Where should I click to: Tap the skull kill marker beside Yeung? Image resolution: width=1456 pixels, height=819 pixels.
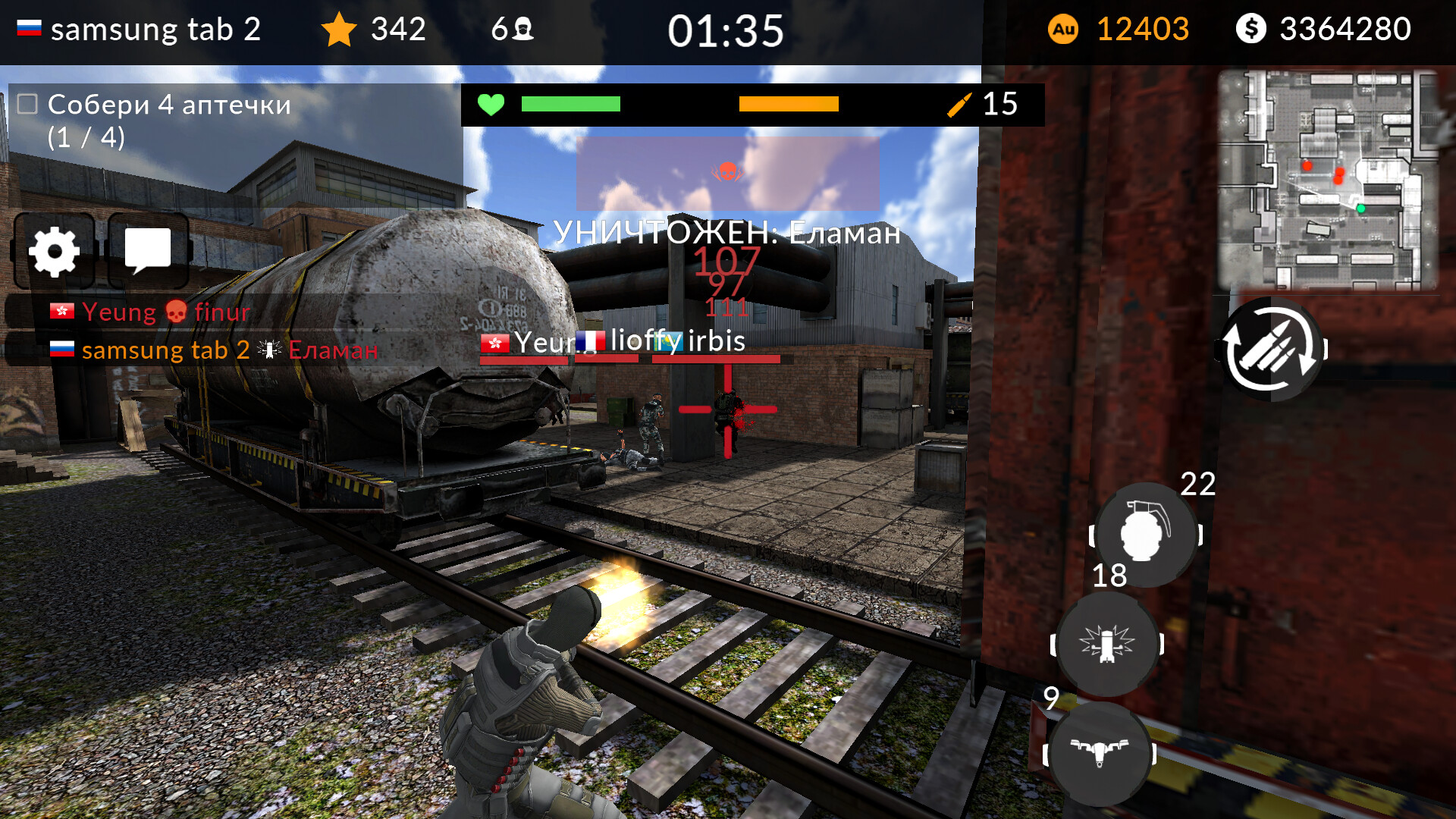[174, 312]
